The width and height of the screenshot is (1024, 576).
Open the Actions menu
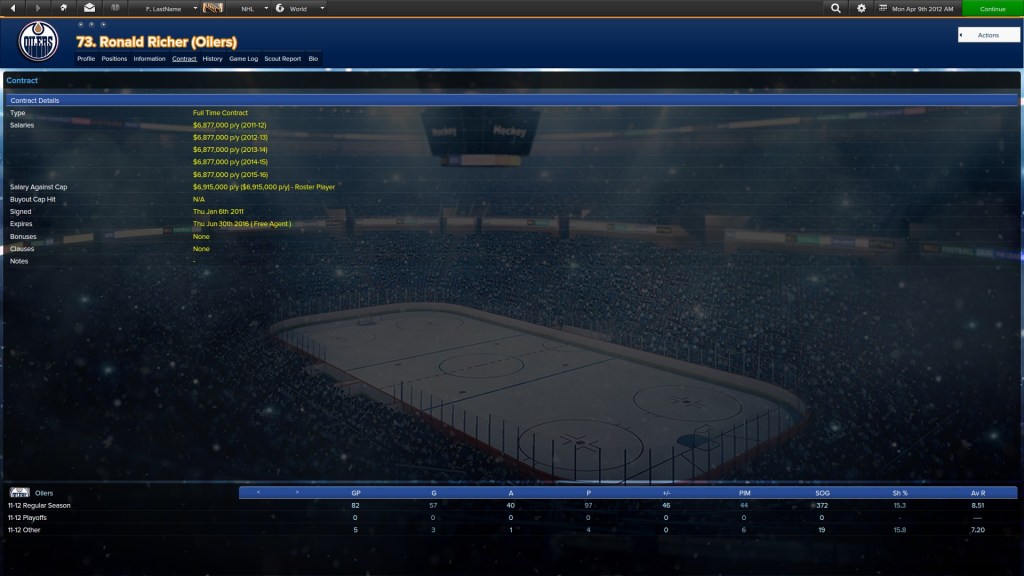[x=988, y=35]
